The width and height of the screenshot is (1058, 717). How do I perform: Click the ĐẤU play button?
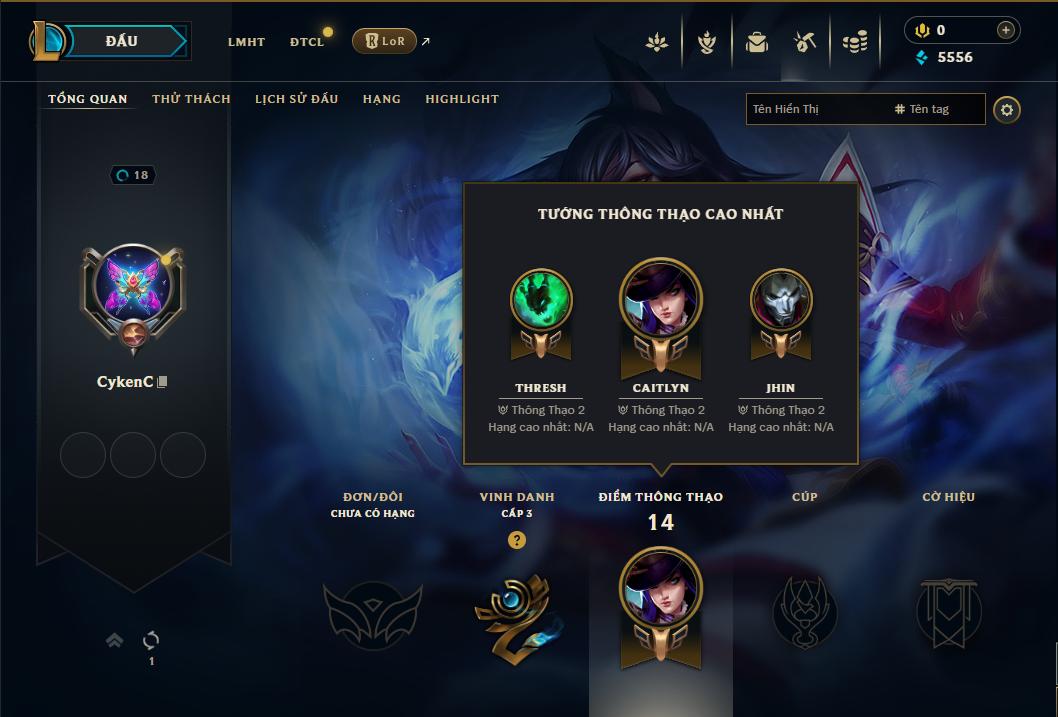121,41
